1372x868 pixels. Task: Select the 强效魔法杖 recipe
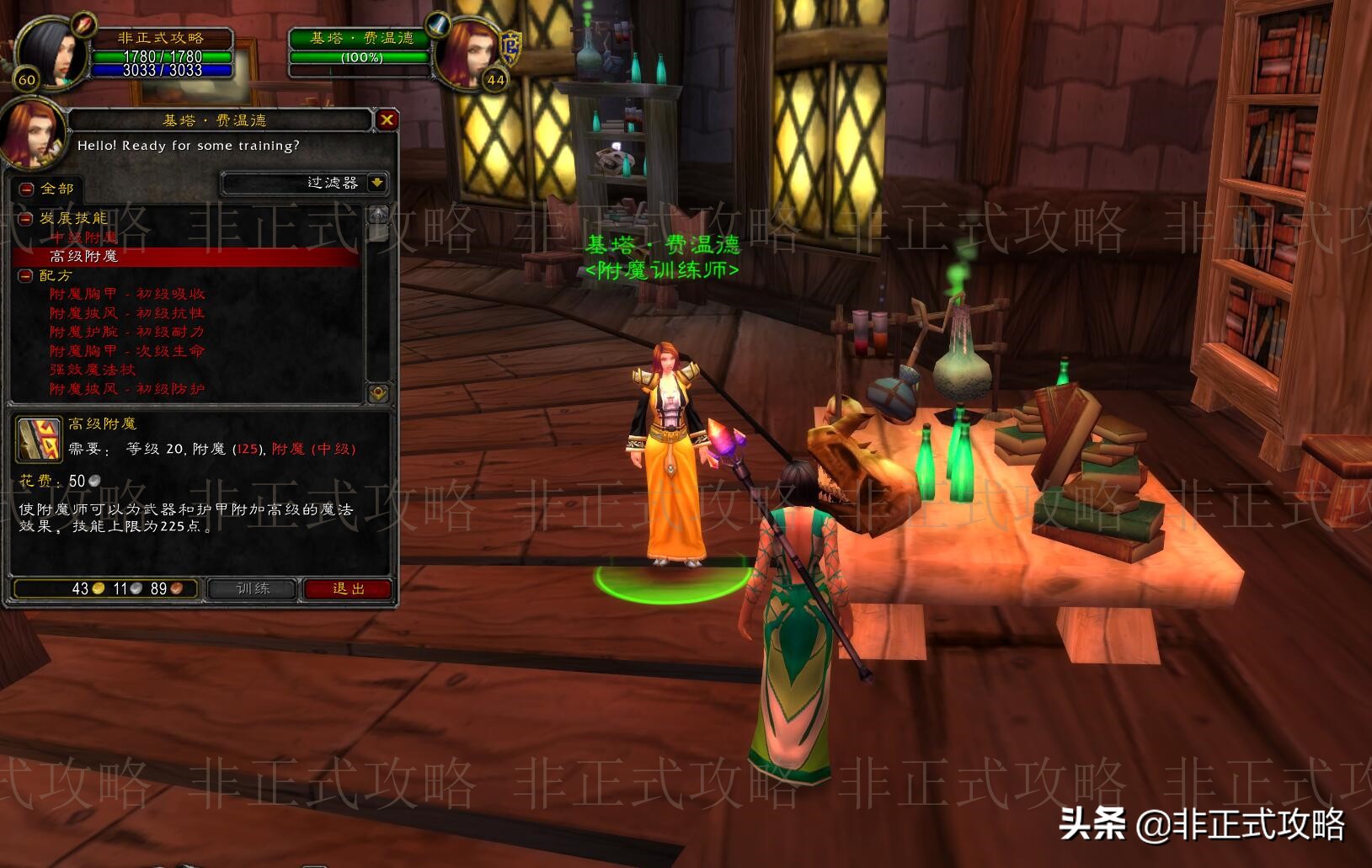93,370
